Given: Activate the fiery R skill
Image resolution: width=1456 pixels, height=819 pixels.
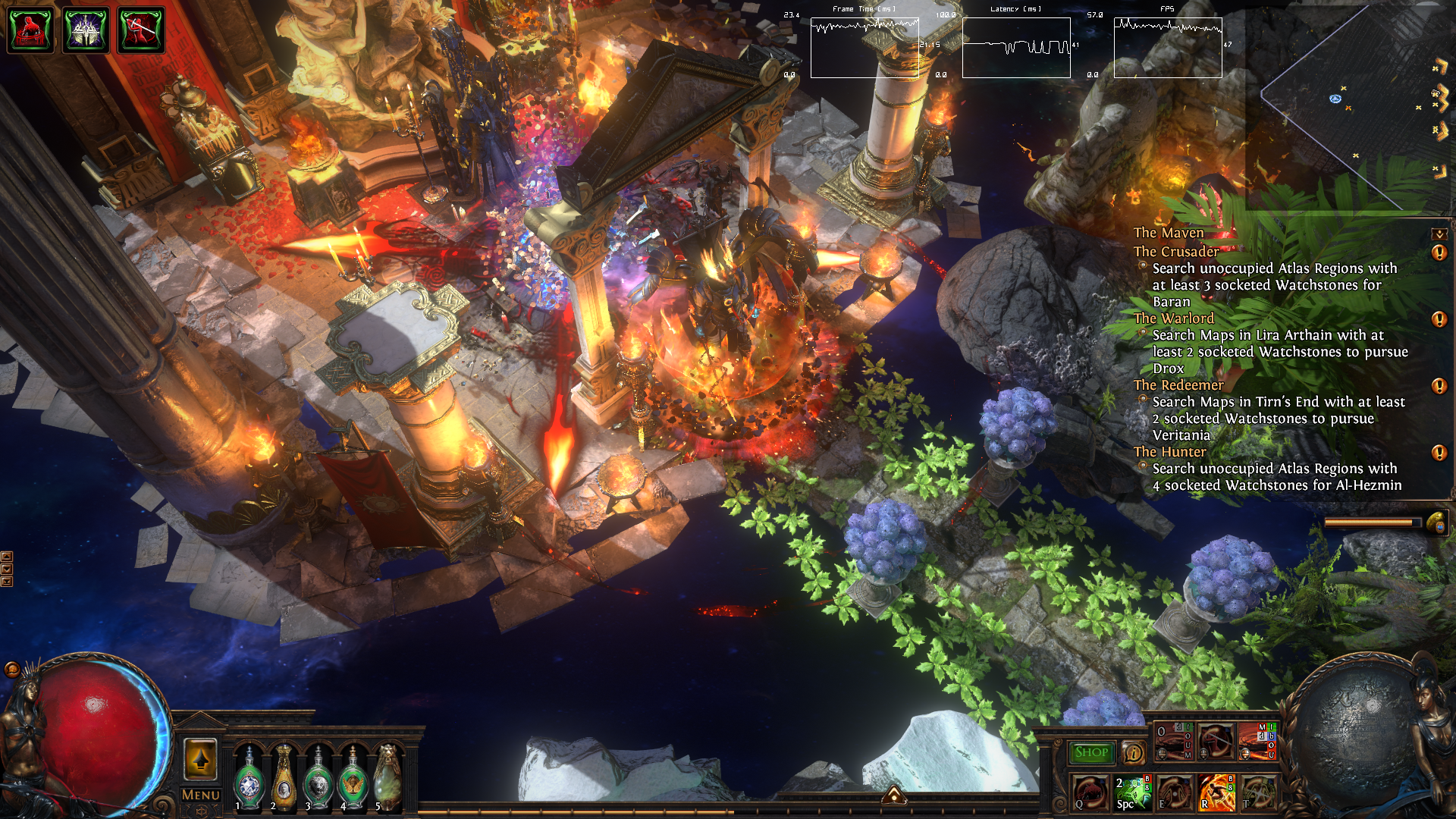Looking at the screenshot, I should tap(1216, 792).
